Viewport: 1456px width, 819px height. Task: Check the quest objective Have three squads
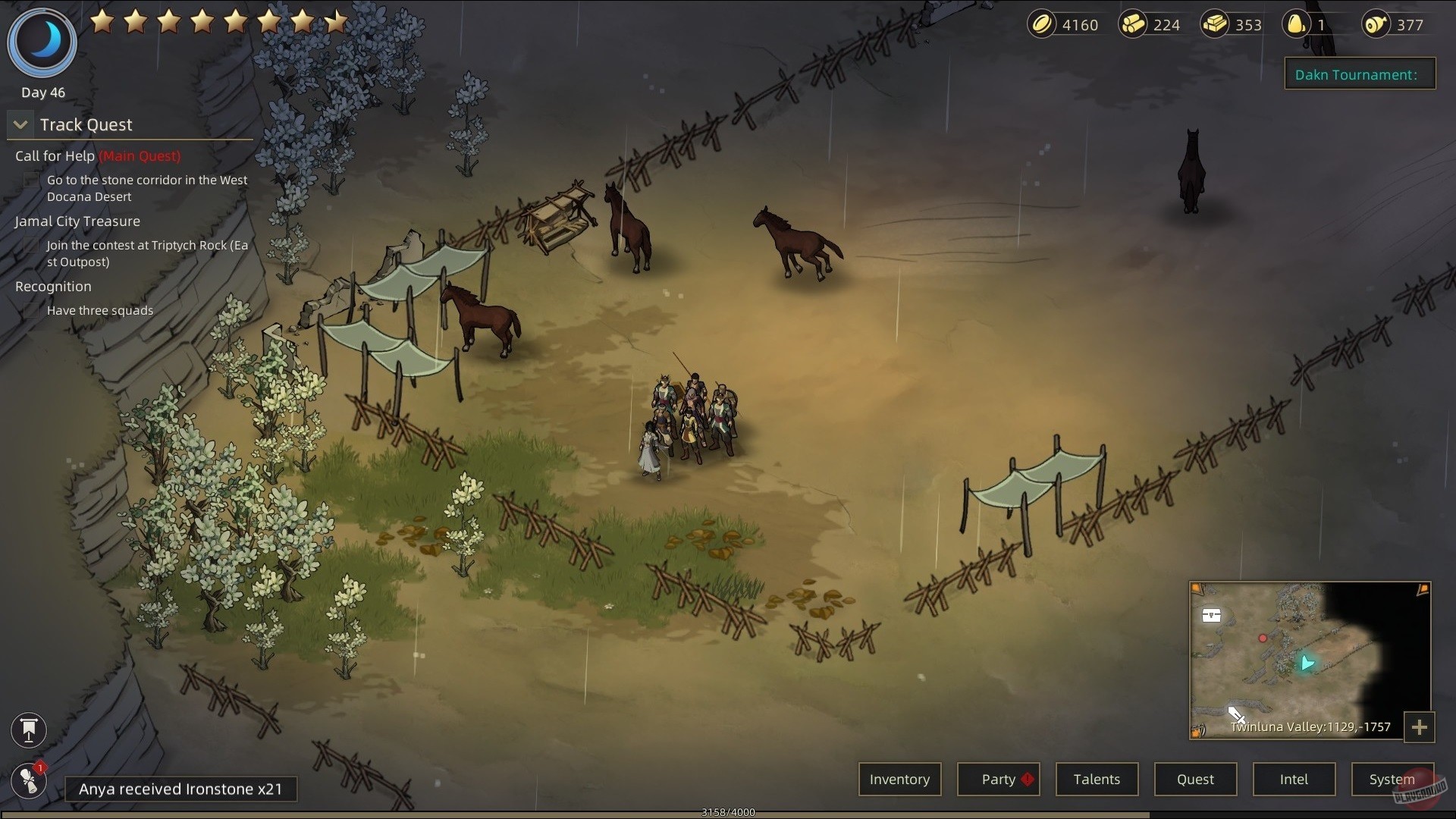coord(30,309)
